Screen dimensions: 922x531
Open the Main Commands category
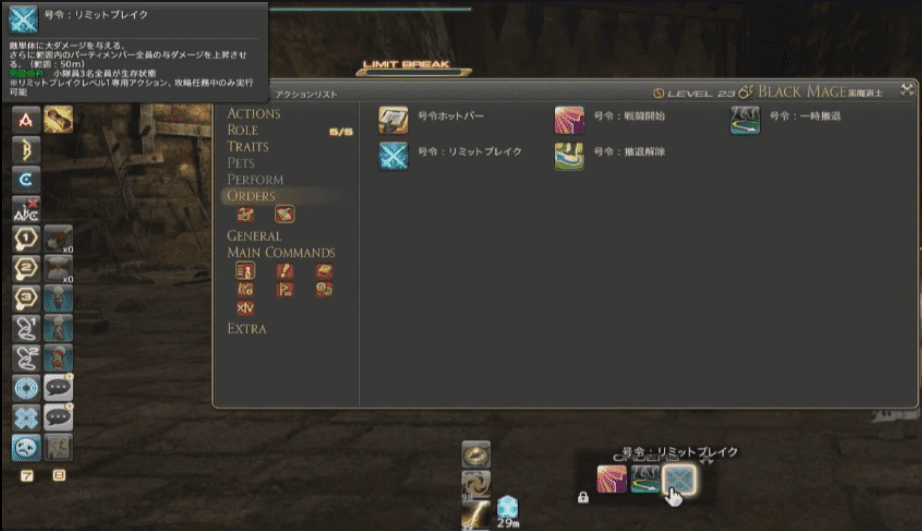tap(280, 253)
